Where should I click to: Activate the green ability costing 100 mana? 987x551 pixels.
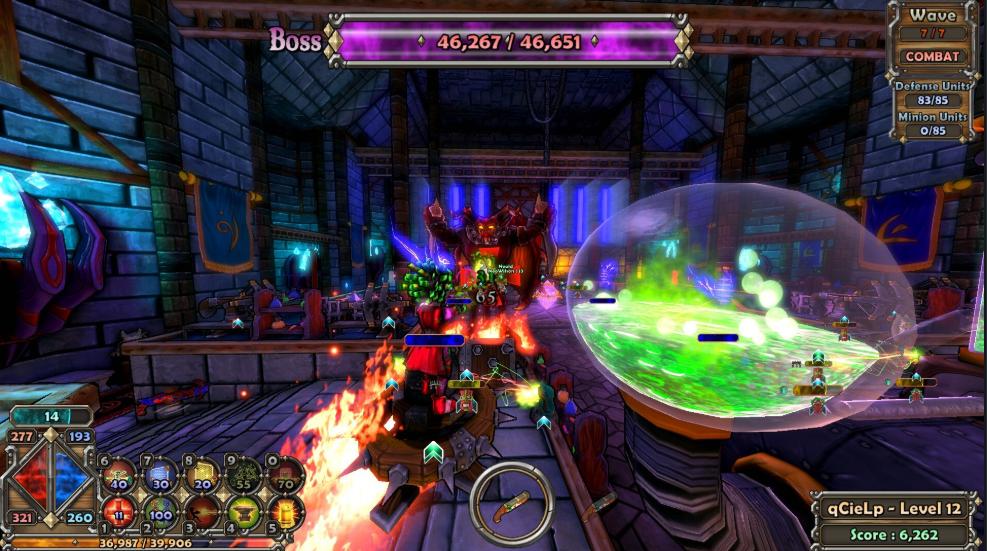[x=161, y=511]
